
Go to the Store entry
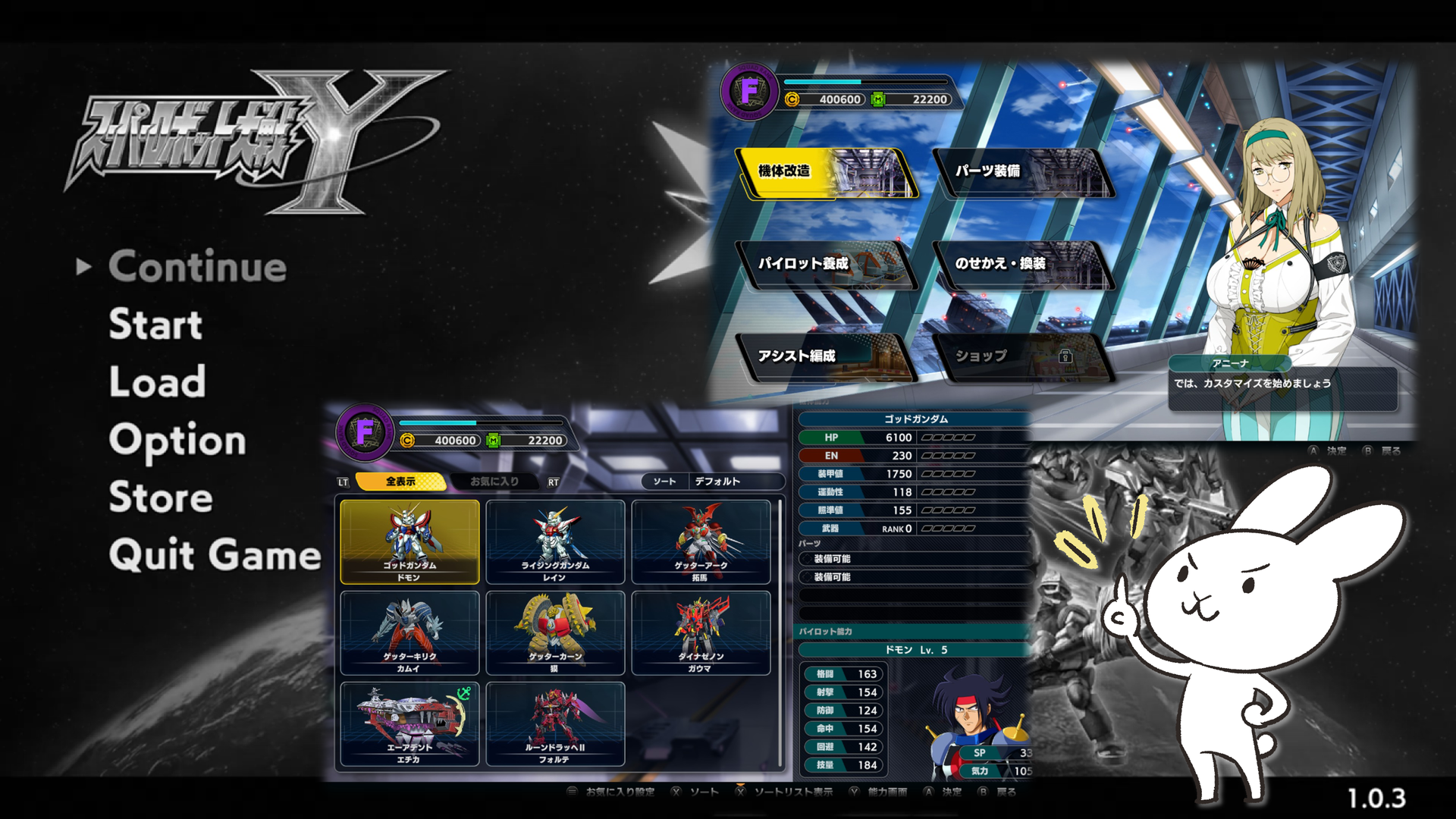(x=161, y=497)
